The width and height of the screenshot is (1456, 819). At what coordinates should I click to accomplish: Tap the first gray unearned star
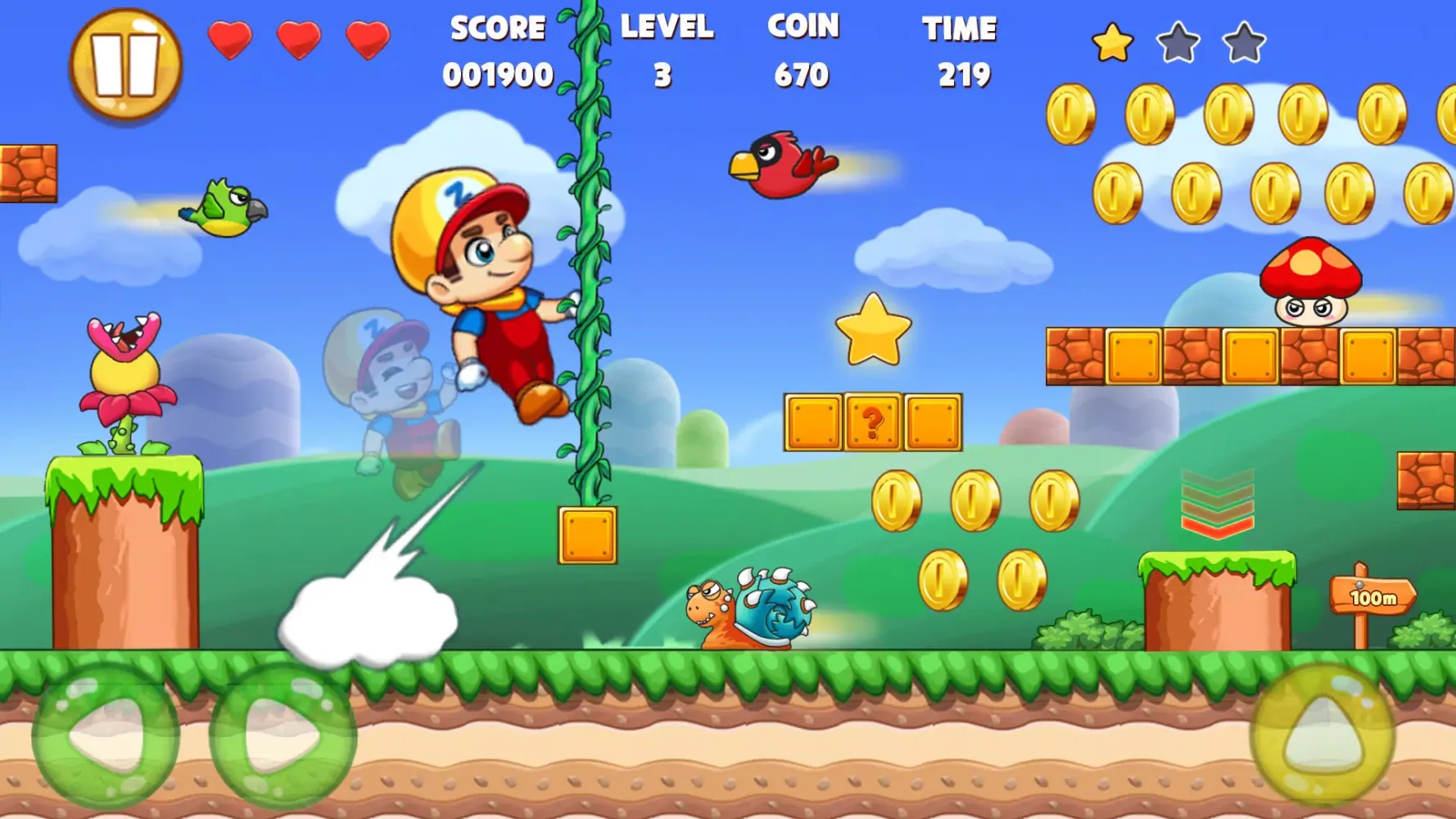click(x=1178, y=43)
